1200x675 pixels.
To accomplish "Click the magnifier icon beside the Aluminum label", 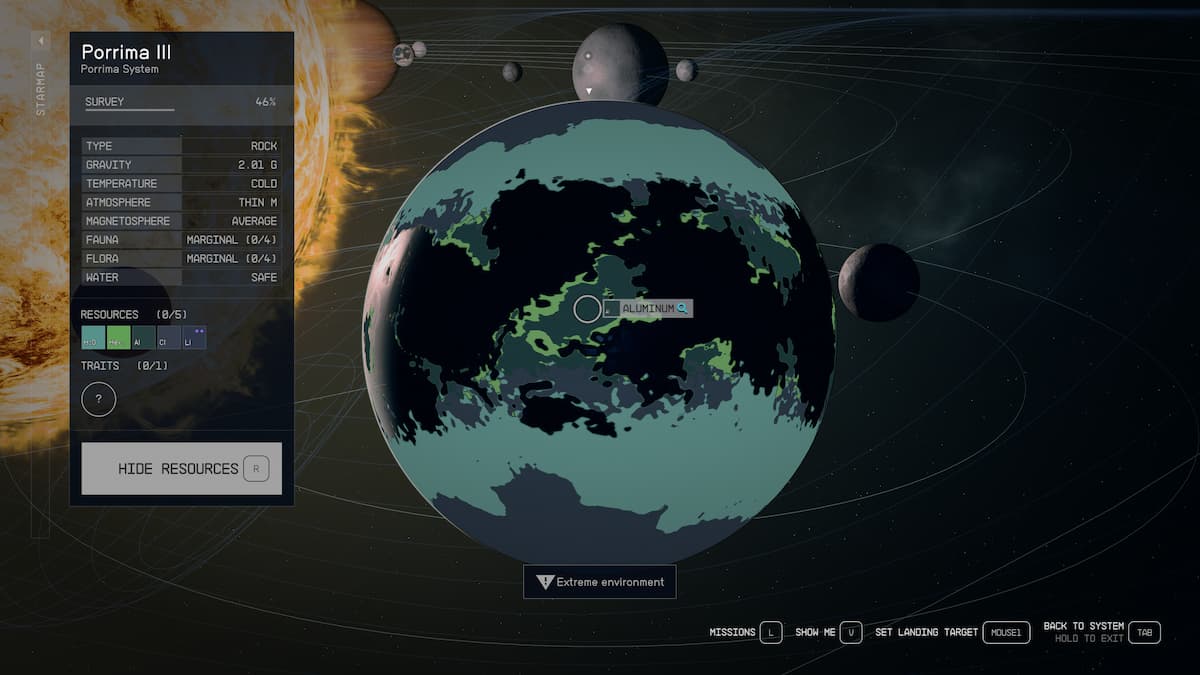I will click(682, 309).
